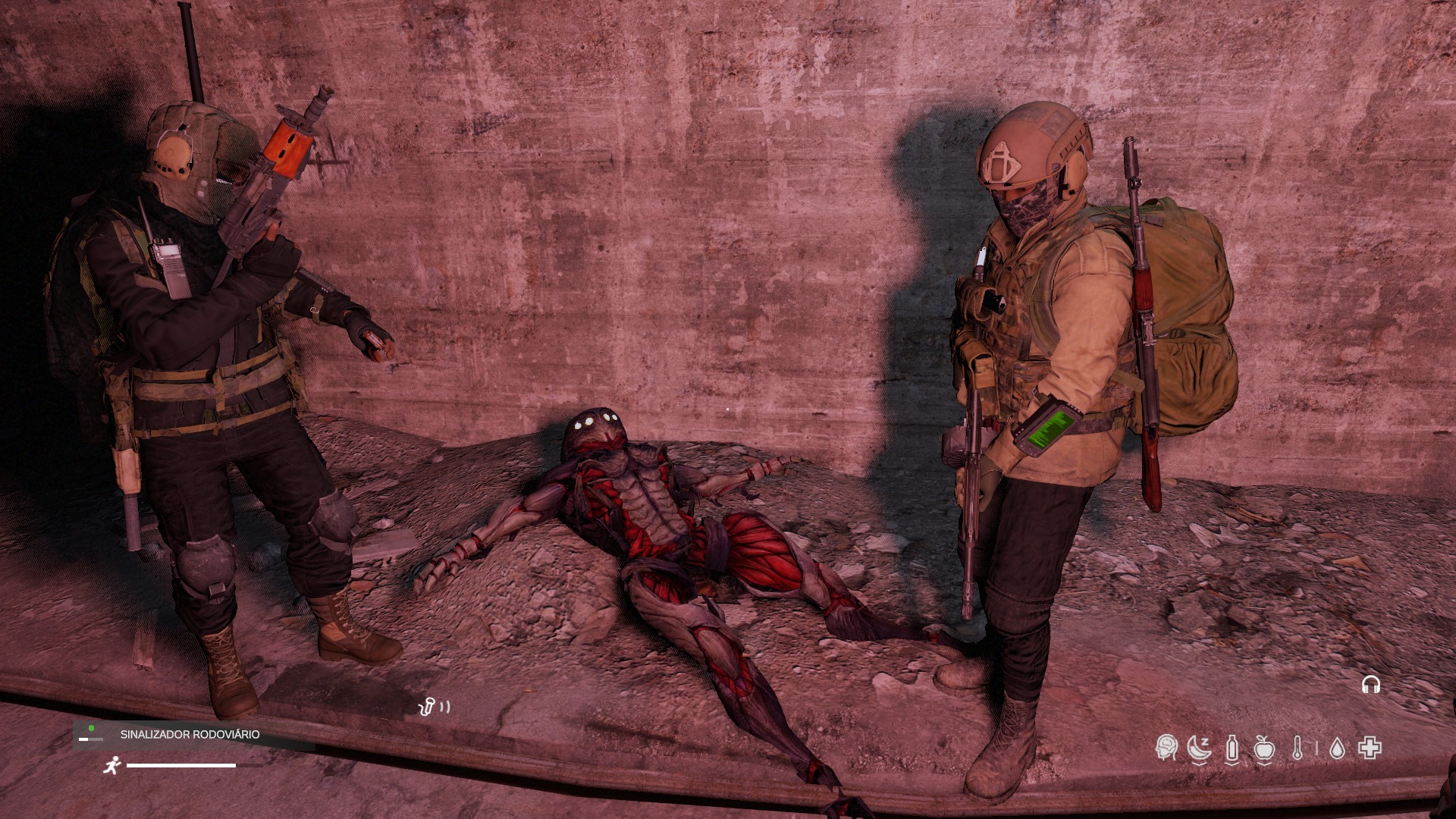Click the running man stamina icon
The width and height of the screenshot is (1456, 819).
[x=111, y=766]
